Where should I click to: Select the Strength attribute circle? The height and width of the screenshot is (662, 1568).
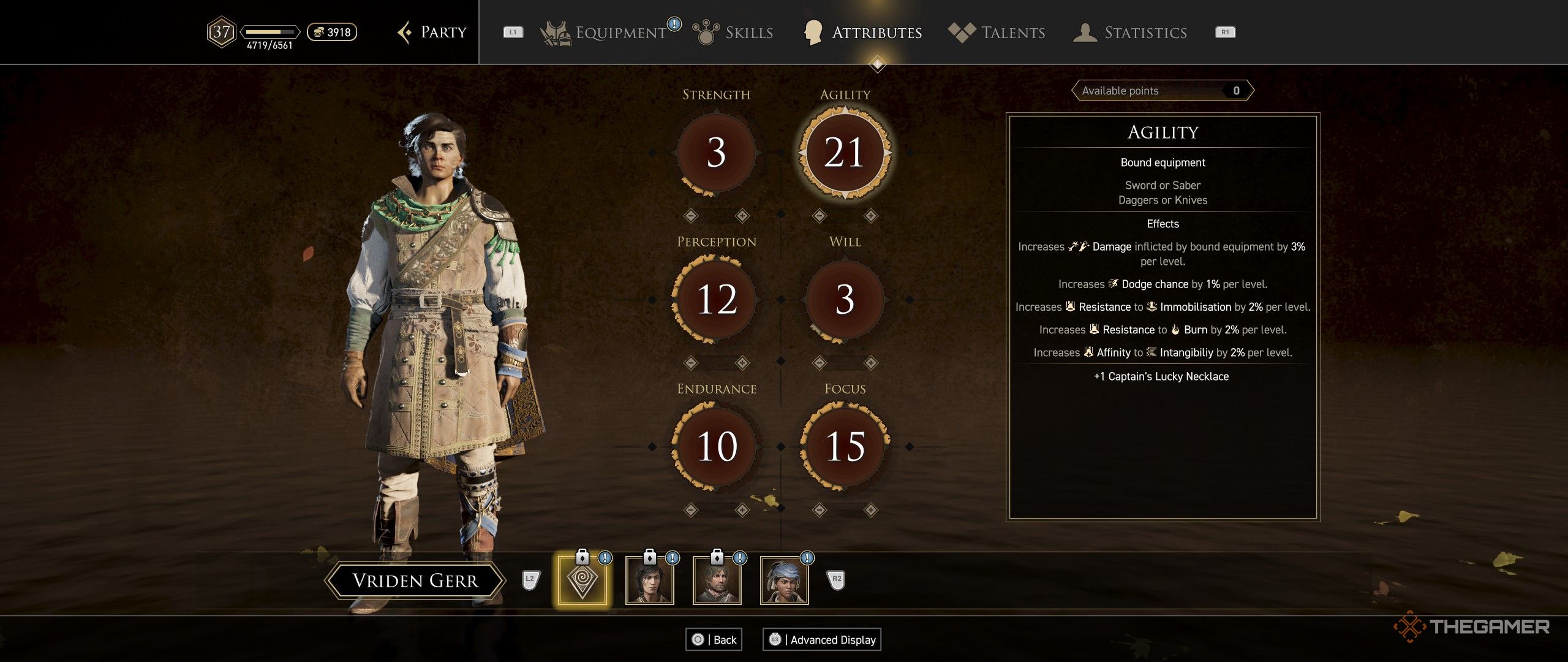pos(716,152)
